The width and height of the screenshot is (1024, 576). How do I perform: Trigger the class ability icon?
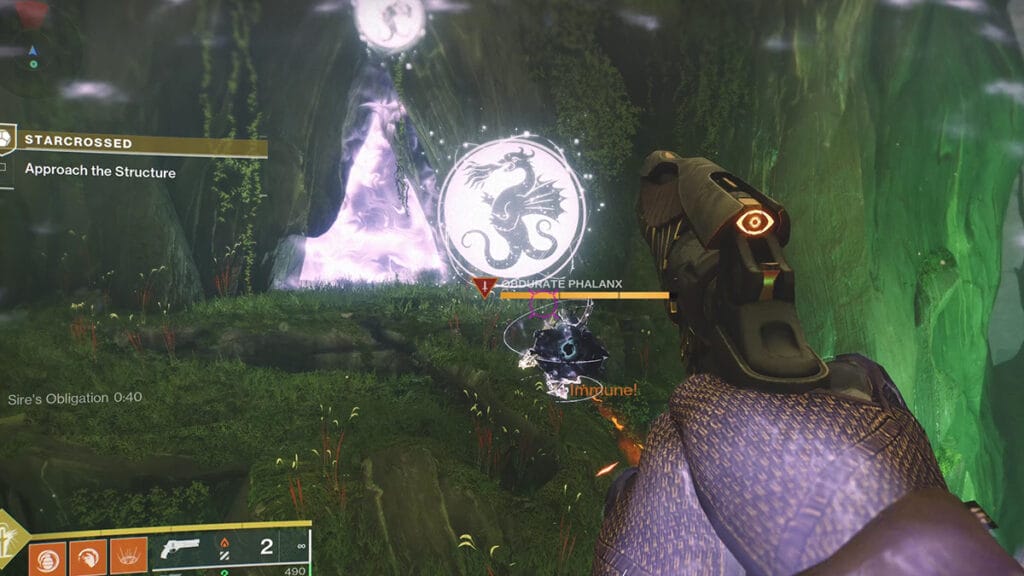(127, 557)
